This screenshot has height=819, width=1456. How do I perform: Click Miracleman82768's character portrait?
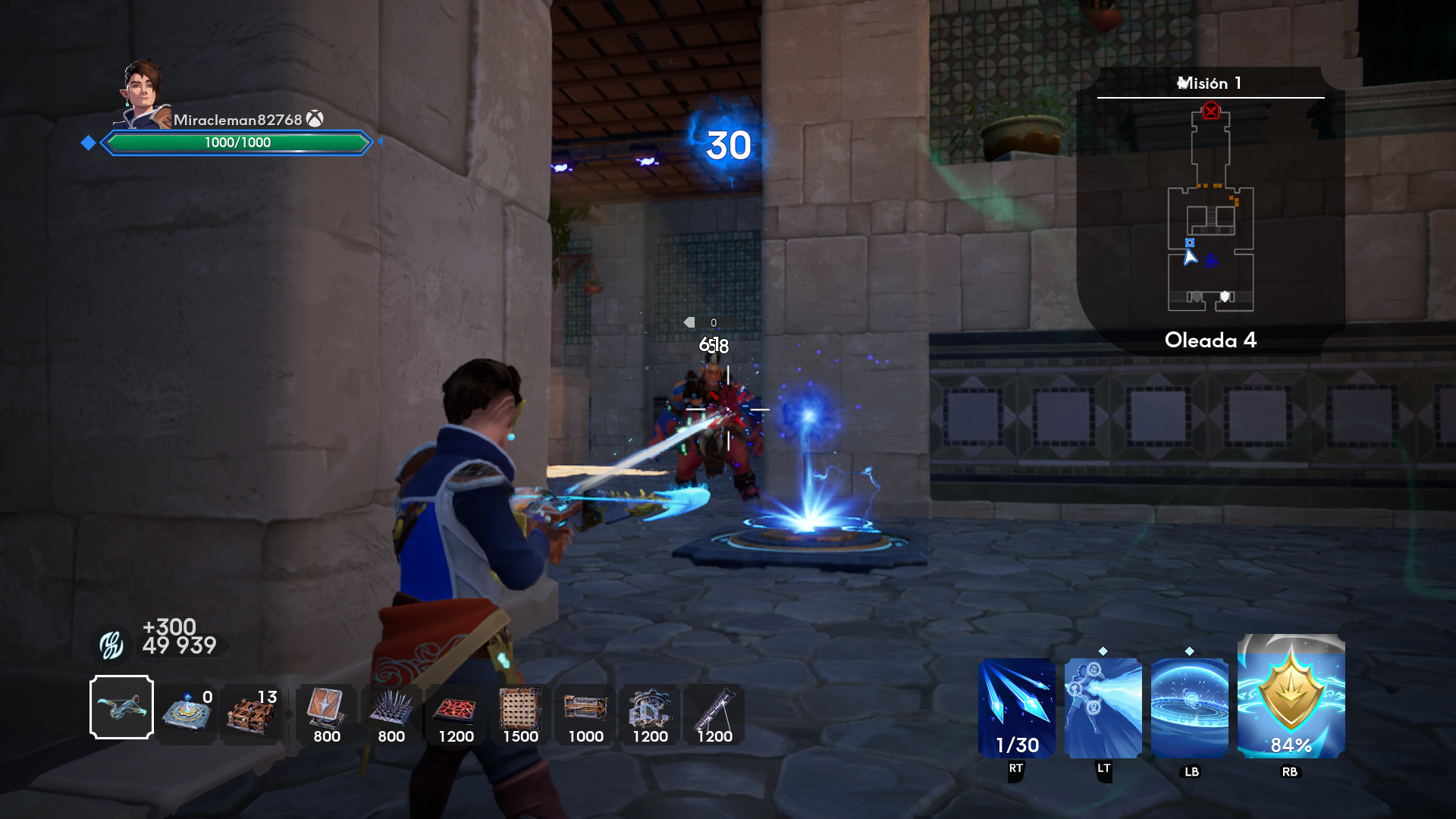[143, 94]
